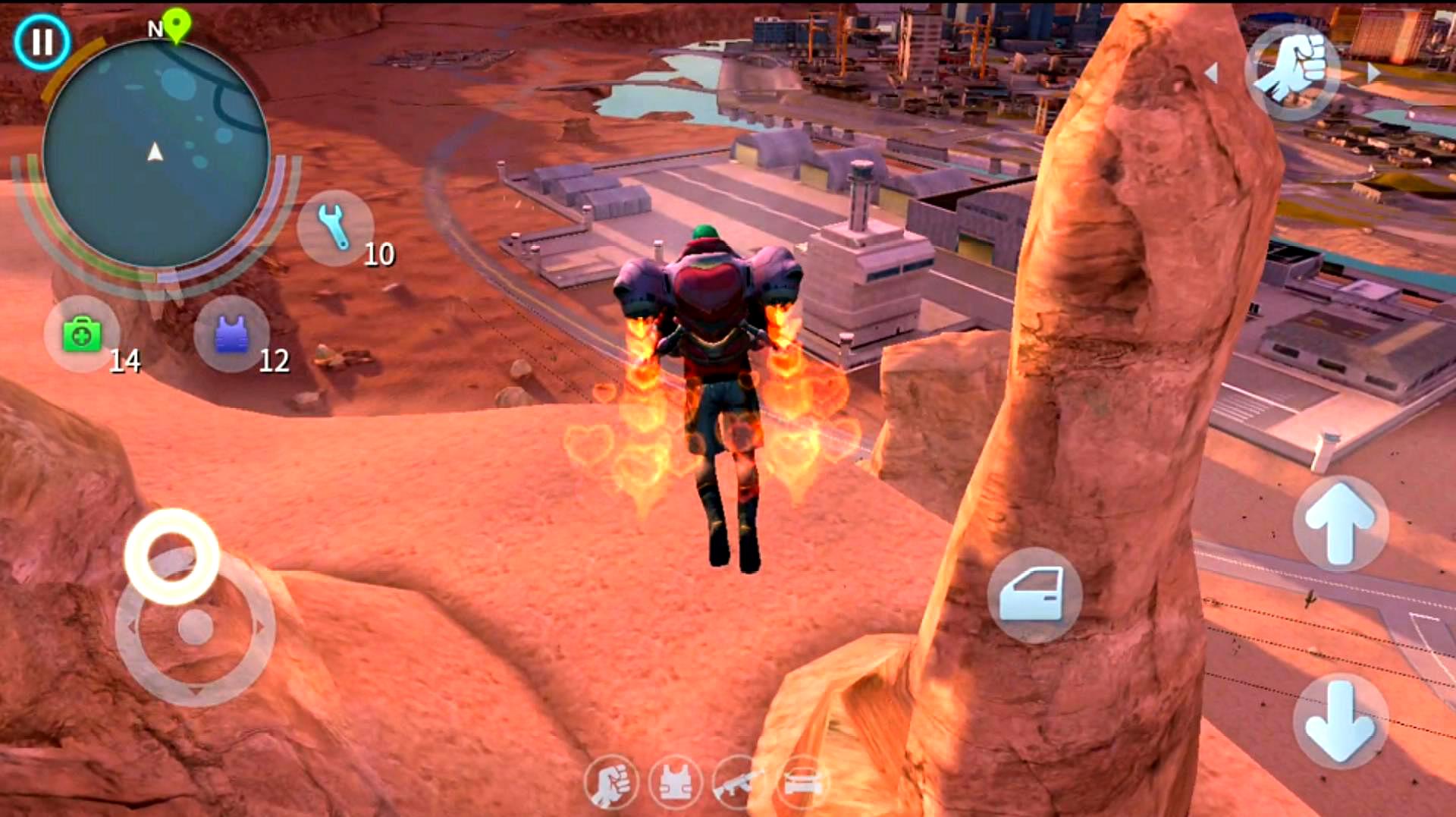Descend with the down arrow button

pyautogui.click(x=1340, y=721)
